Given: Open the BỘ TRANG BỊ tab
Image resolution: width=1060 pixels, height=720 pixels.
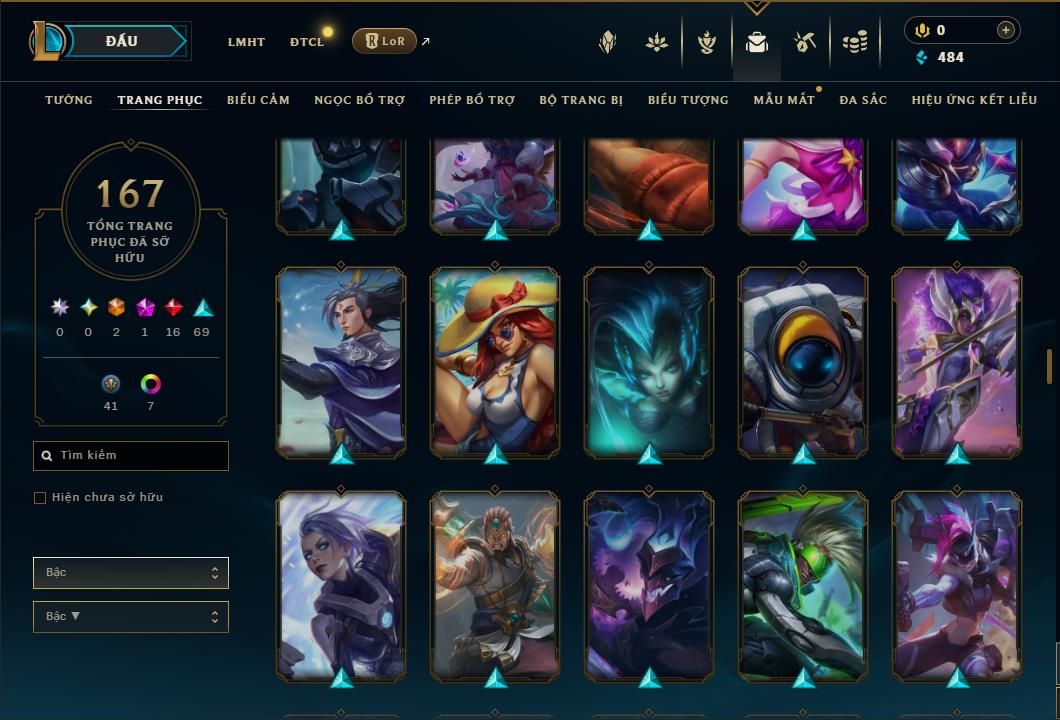Looking at the screenshot, I should point(581,100).
